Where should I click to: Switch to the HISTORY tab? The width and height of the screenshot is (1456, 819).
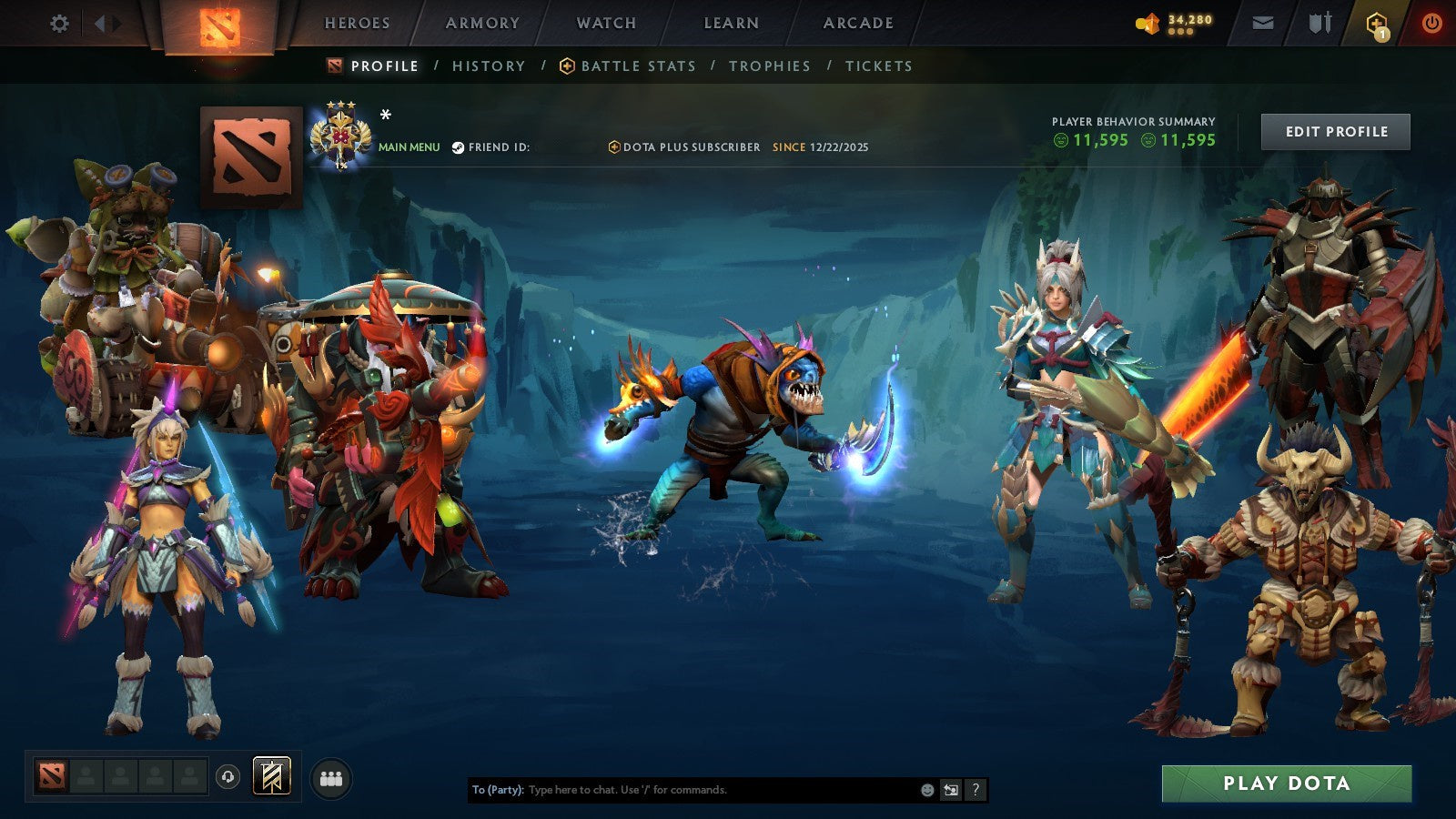click(x=490, y=66)
